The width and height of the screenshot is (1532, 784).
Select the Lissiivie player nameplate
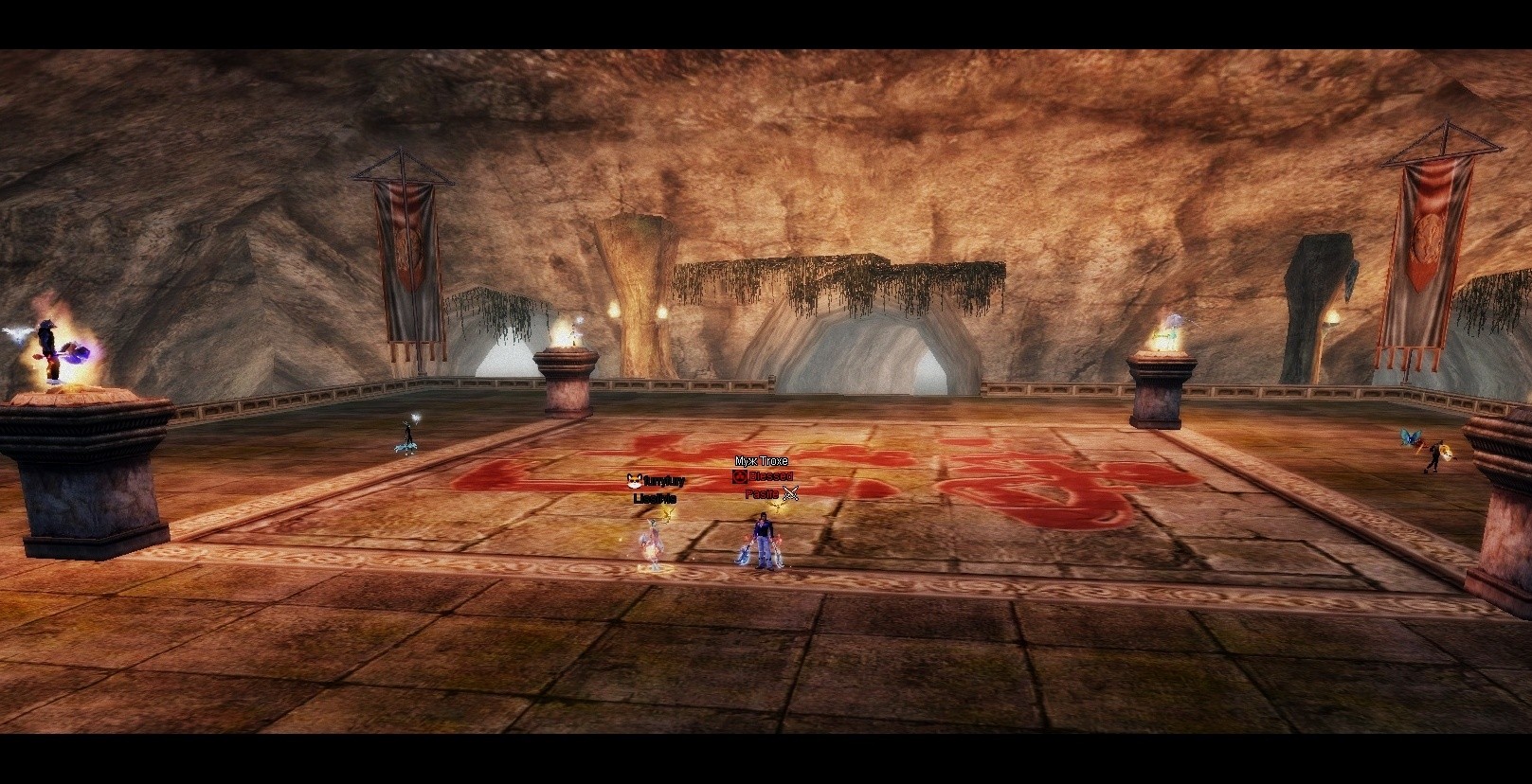pos(655,498)
